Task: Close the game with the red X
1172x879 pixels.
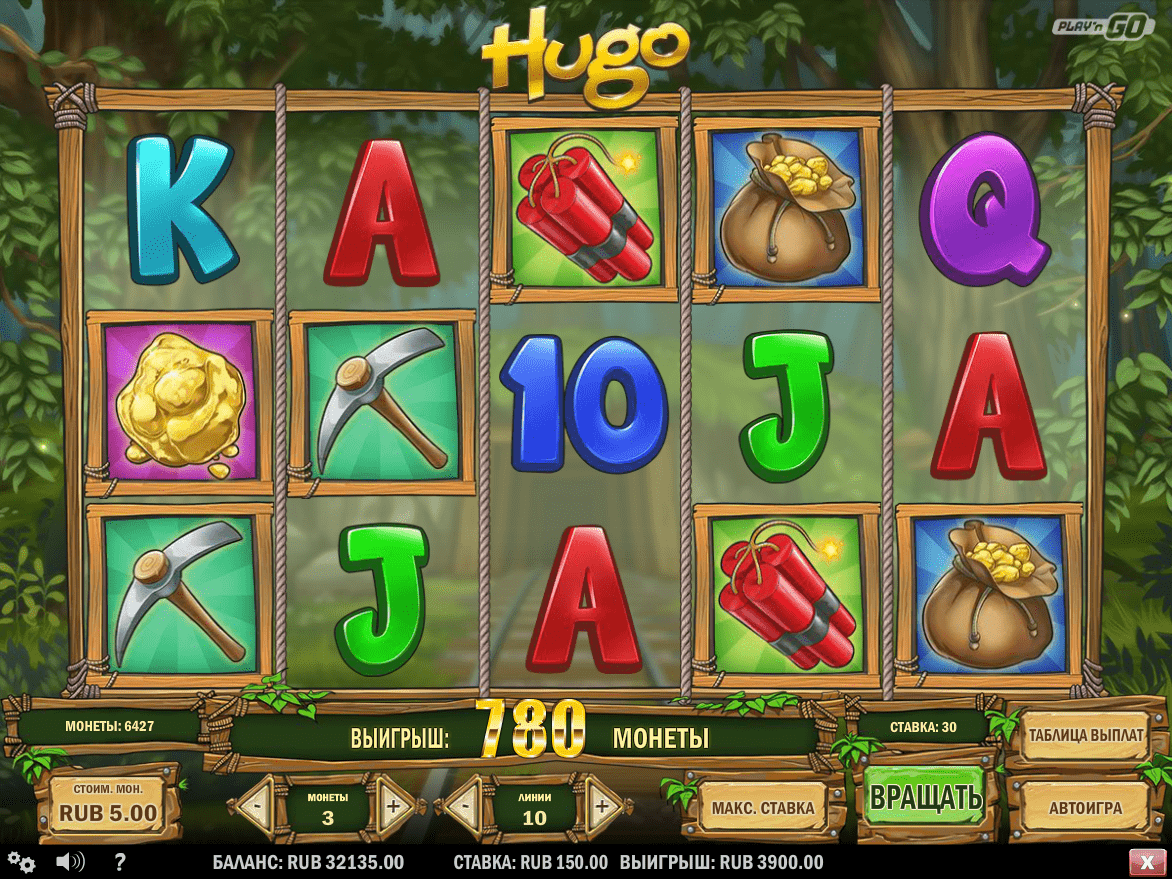Action: point(1143,862)
